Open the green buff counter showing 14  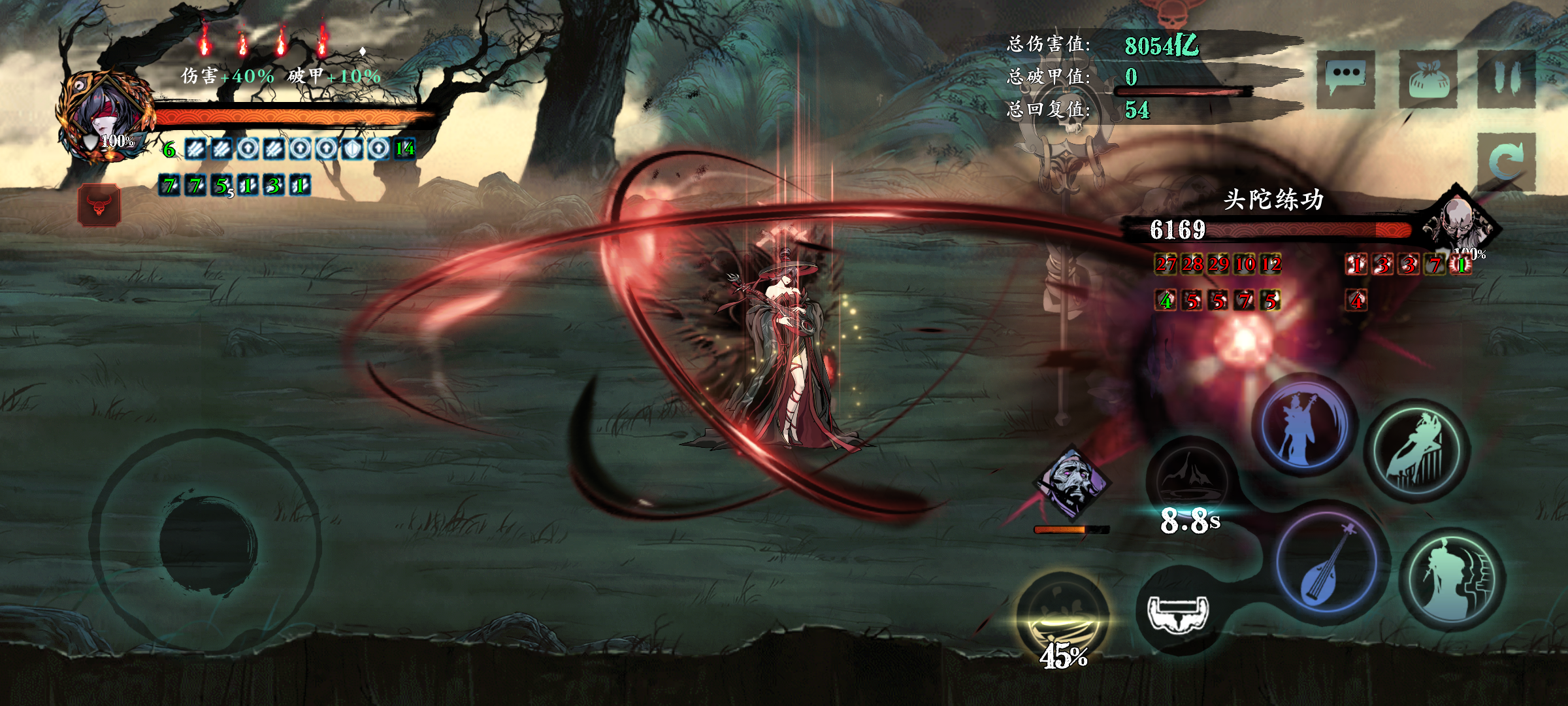(406, 149)
